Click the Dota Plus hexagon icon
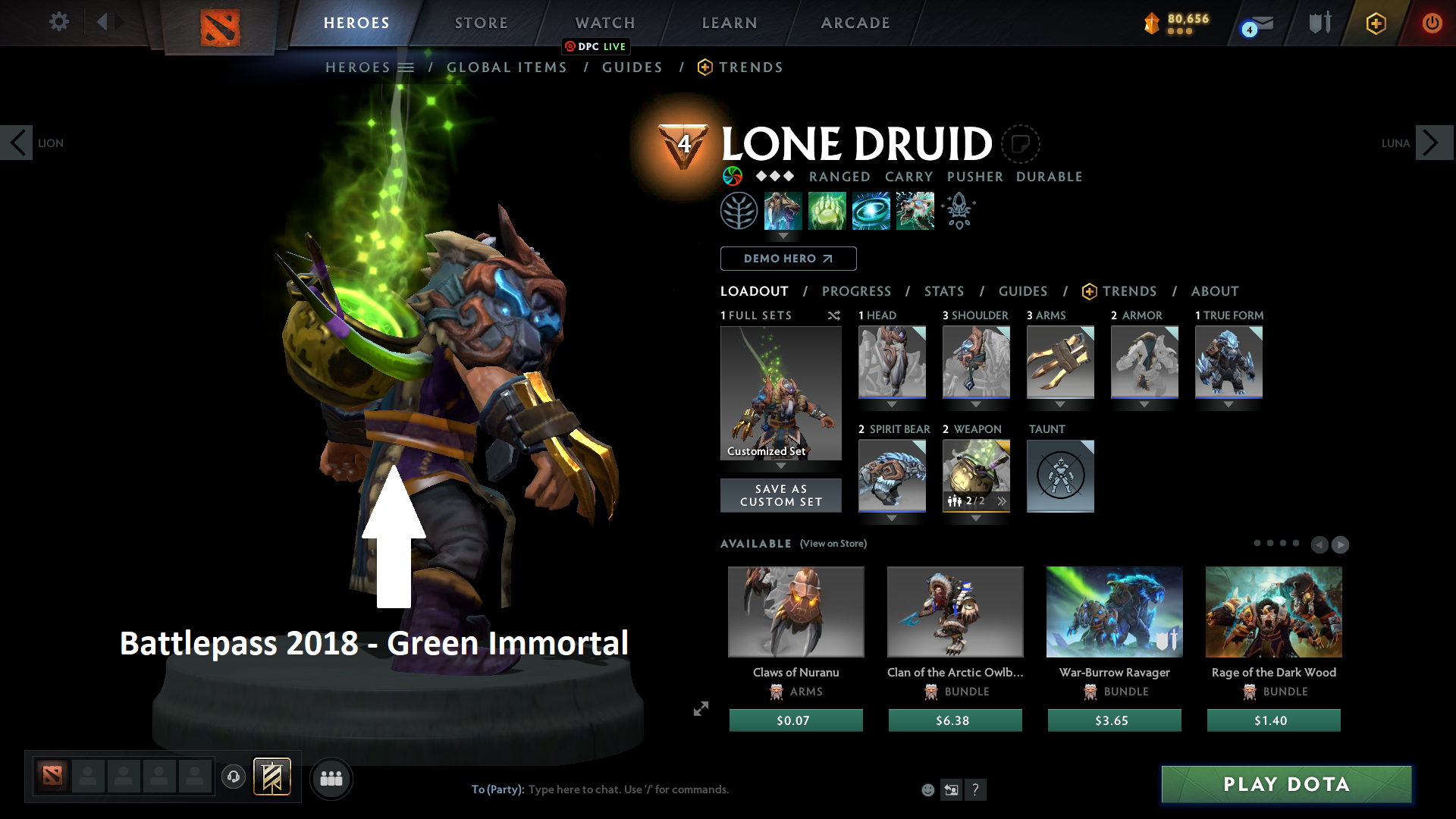Screen dimensions: 1456x819 point(1376,23)
